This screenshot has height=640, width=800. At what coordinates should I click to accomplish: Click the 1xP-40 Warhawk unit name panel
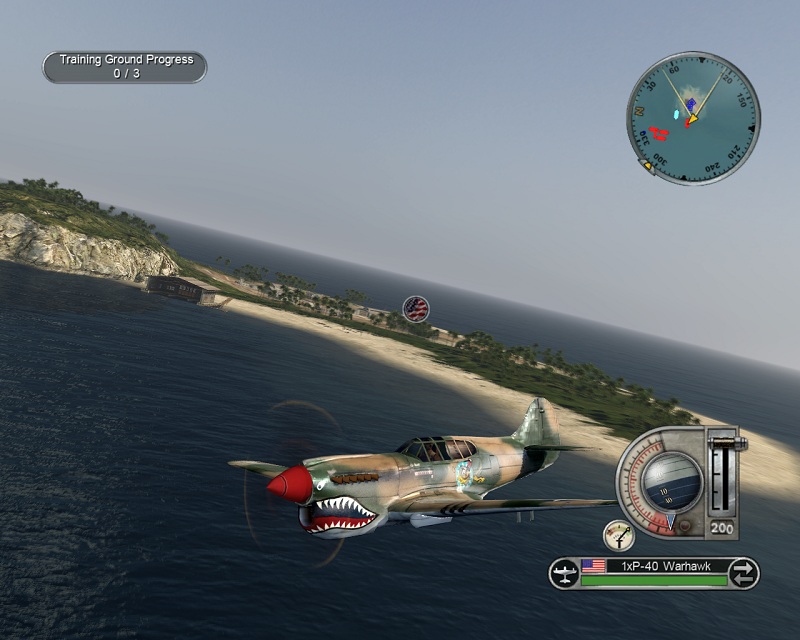coord(654,566)
